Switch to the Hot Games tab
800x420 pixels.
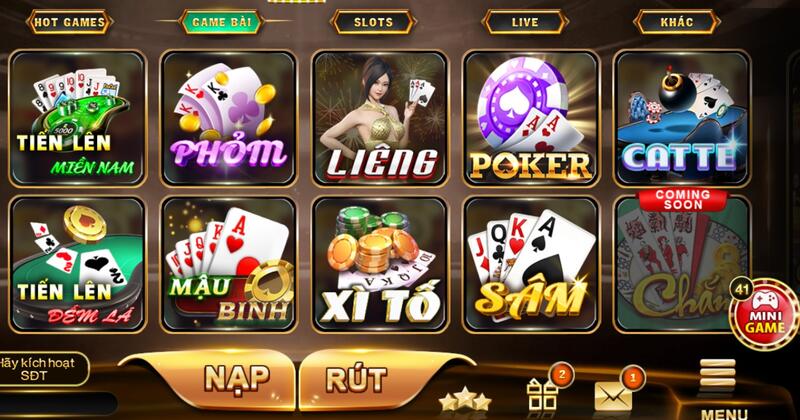69,21
